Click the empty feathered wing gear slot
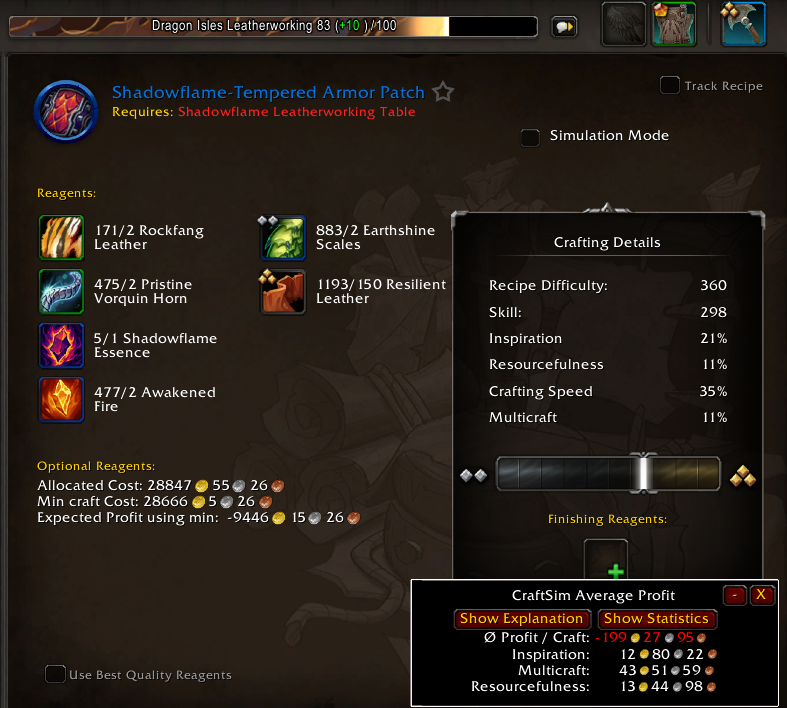The width and height of the screenshot is (787, 708). [x=623, y=24]
